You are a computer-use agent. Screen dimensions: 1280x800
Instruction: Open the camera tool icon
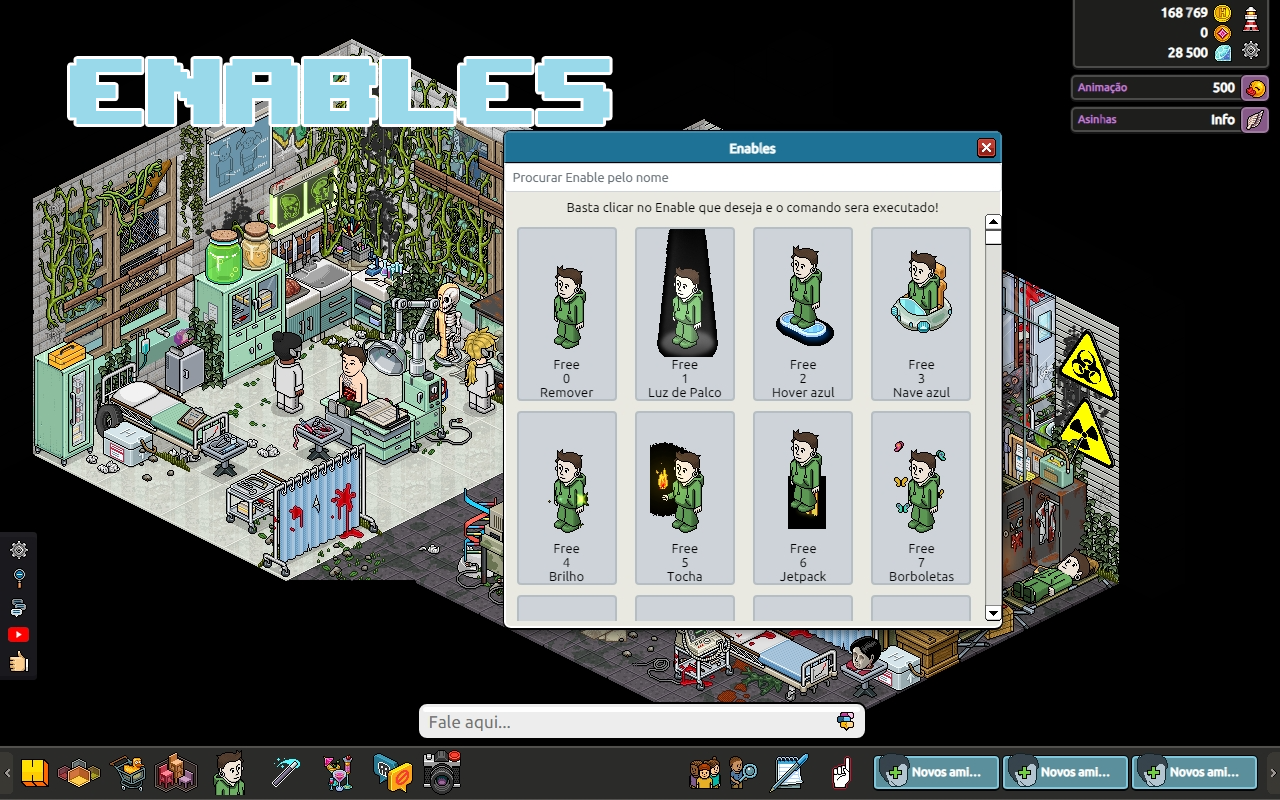440,772
